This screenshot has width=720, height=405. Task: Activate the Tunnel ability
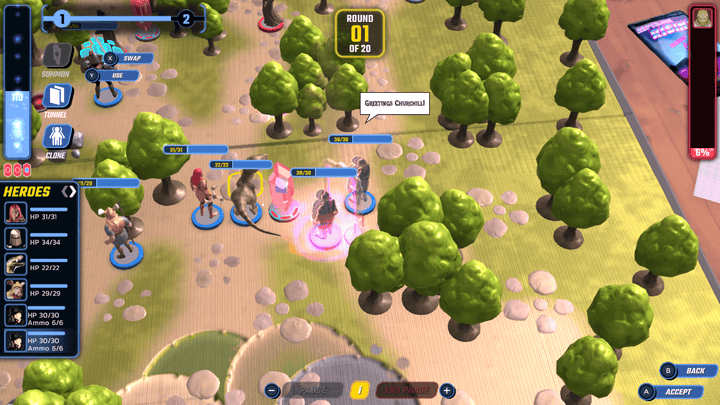click(x=56, y=97)
